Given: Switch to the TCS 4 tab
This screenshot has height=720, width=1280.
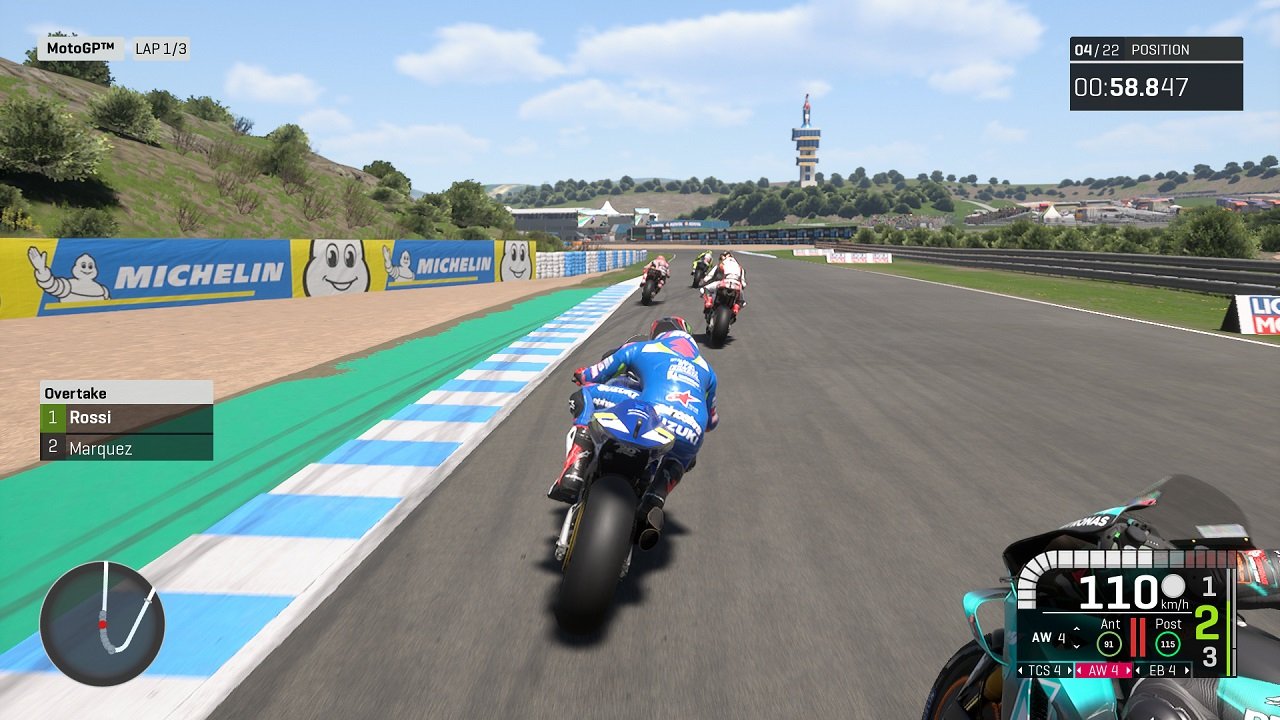Looking at the screenshot, I should [1046, 670].
